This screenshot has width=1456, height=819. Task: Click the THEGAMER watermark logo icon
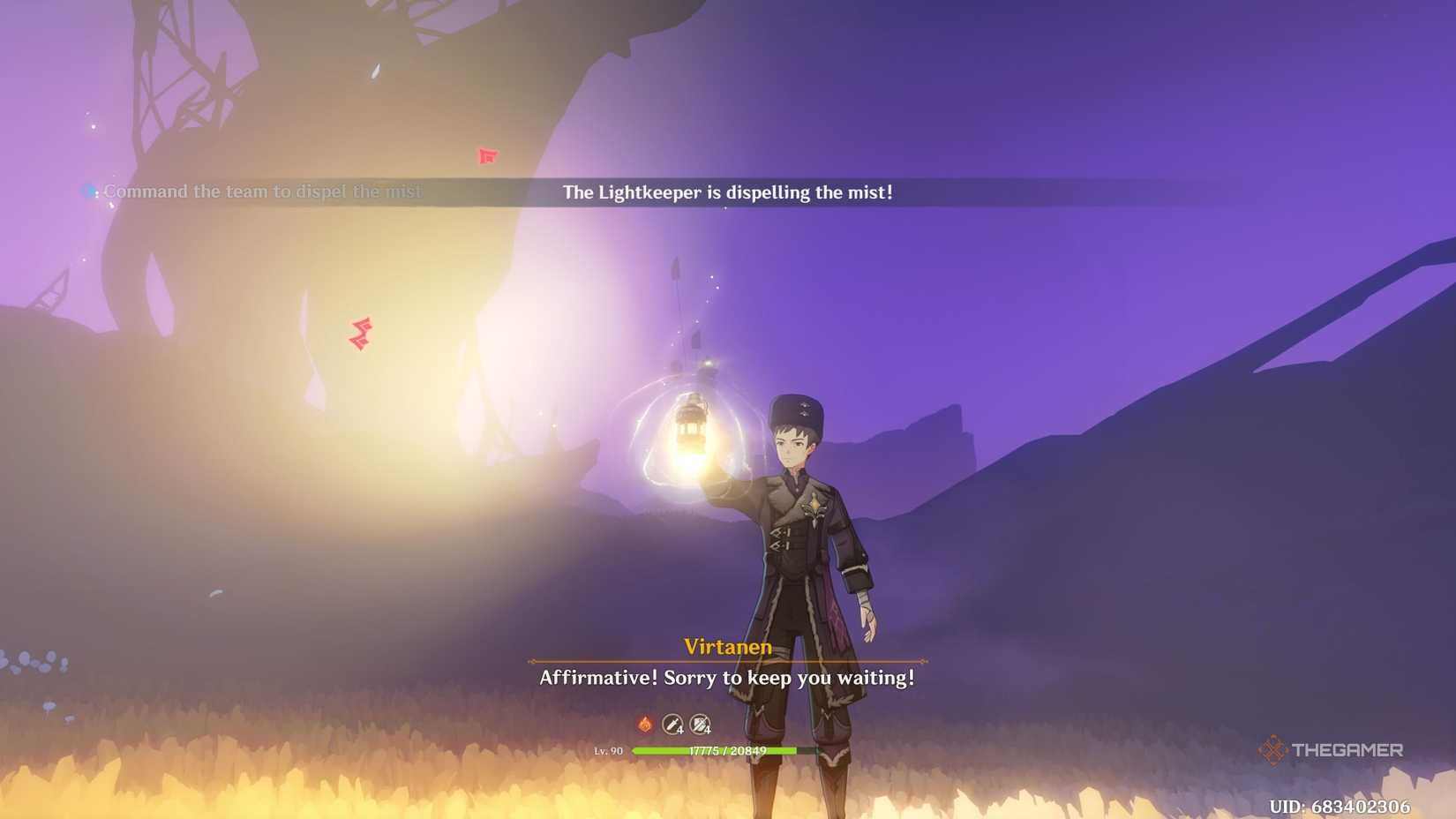(1272, 749)
